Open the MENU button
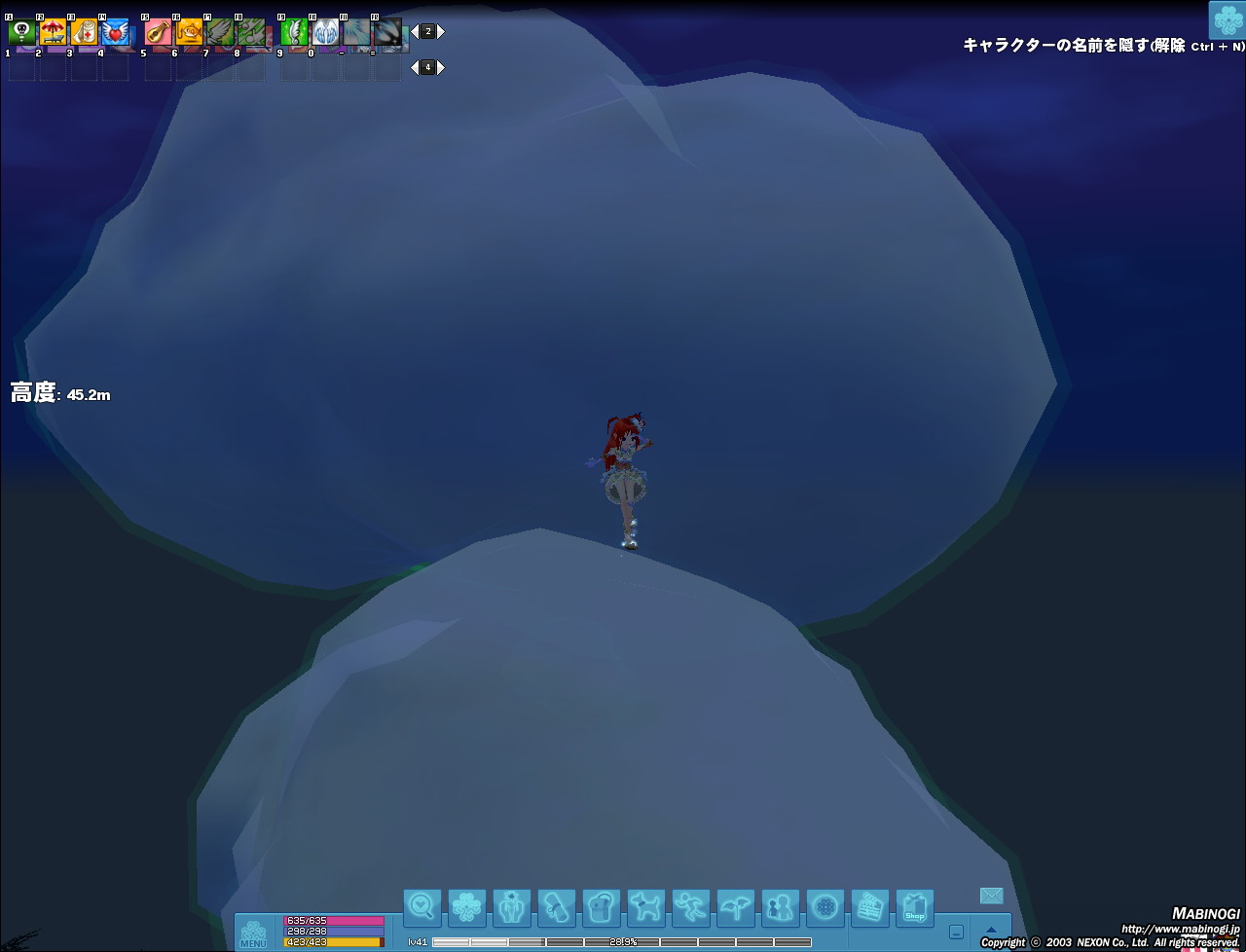1246x952 pixels. pyautogui.click(x=253, y=933)
